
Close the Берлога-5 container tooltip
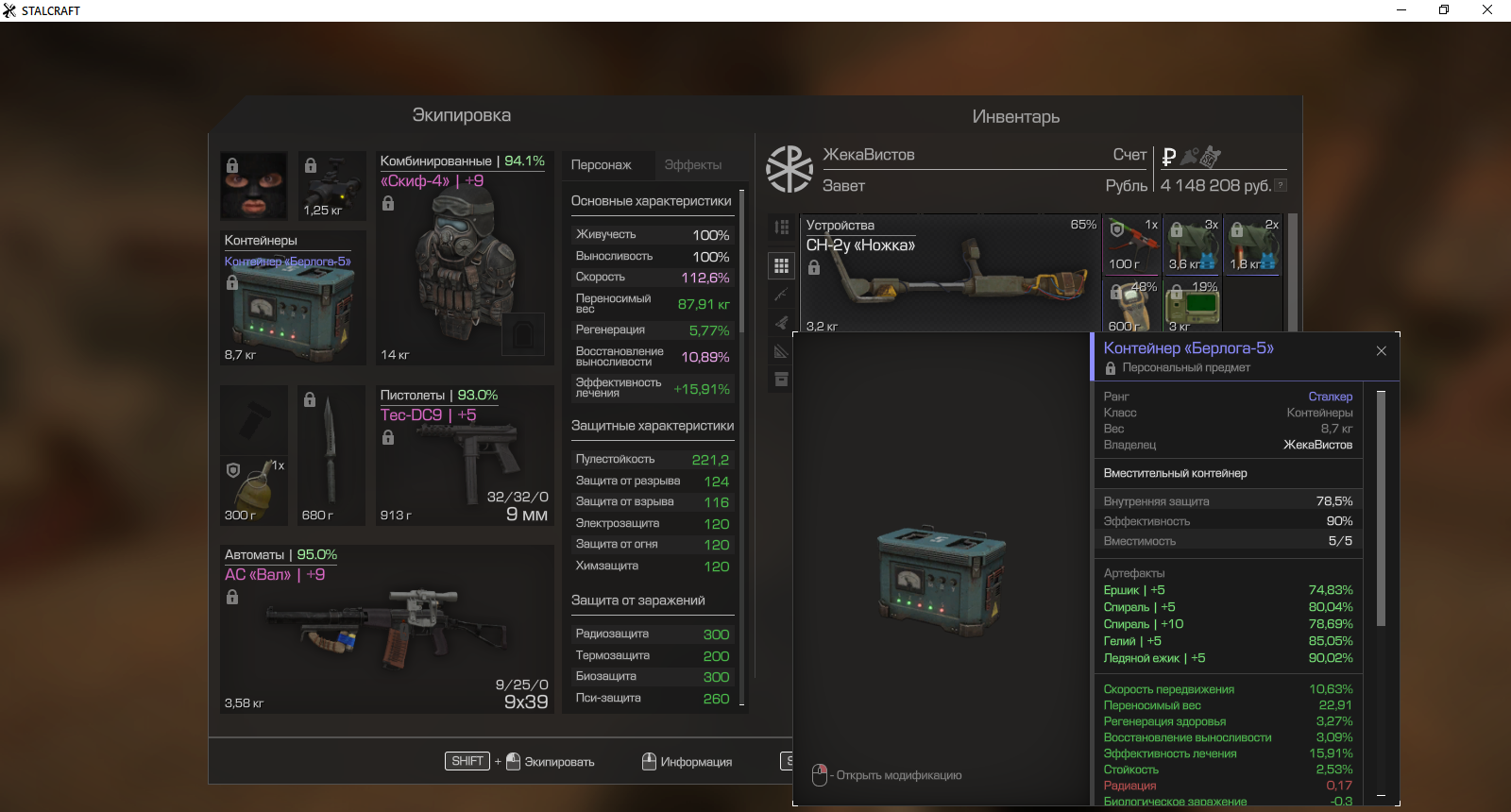[x=1381, y=351]
